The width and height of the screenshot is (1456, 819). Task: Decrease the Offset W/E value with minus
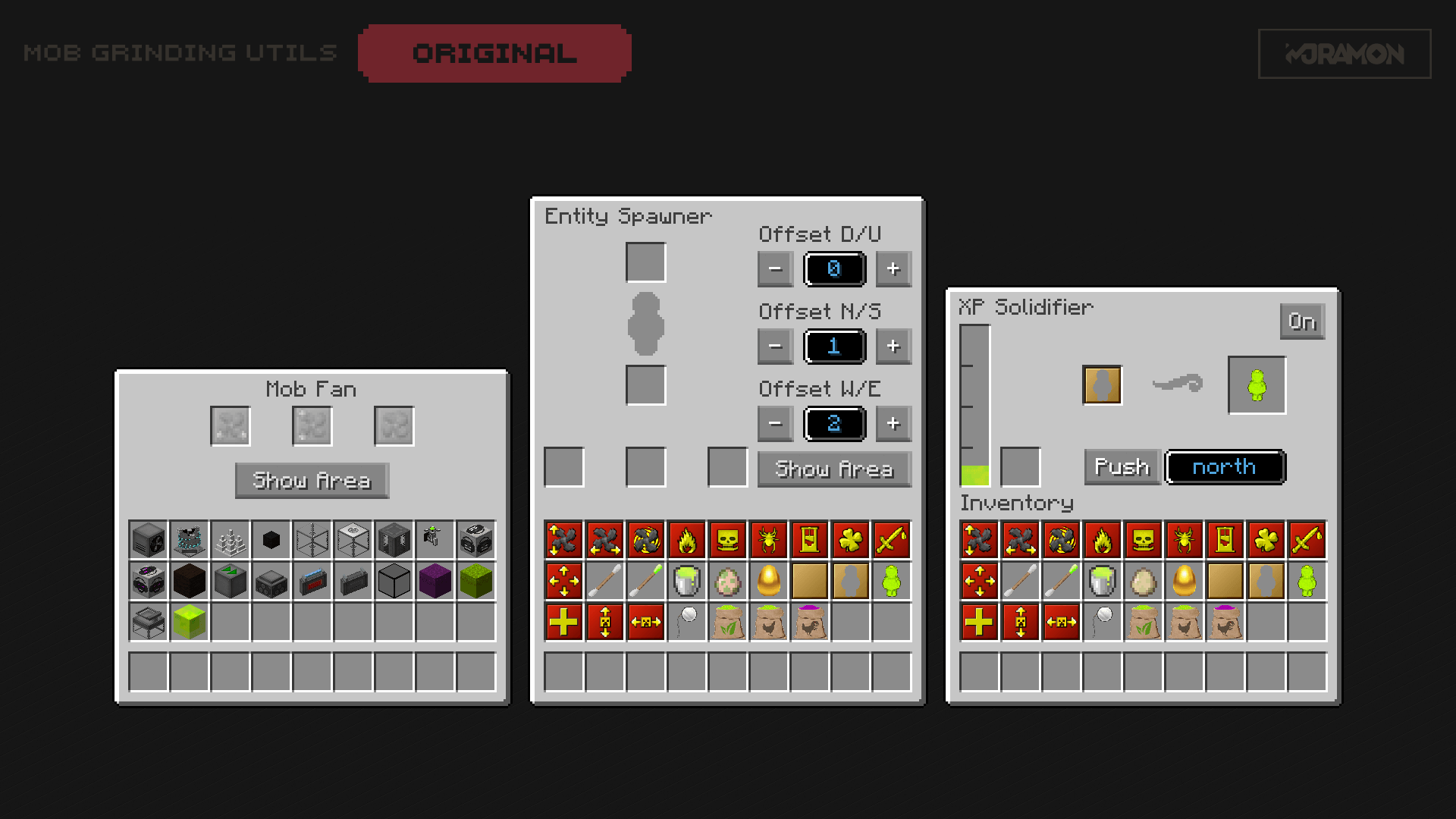point(774,424)
